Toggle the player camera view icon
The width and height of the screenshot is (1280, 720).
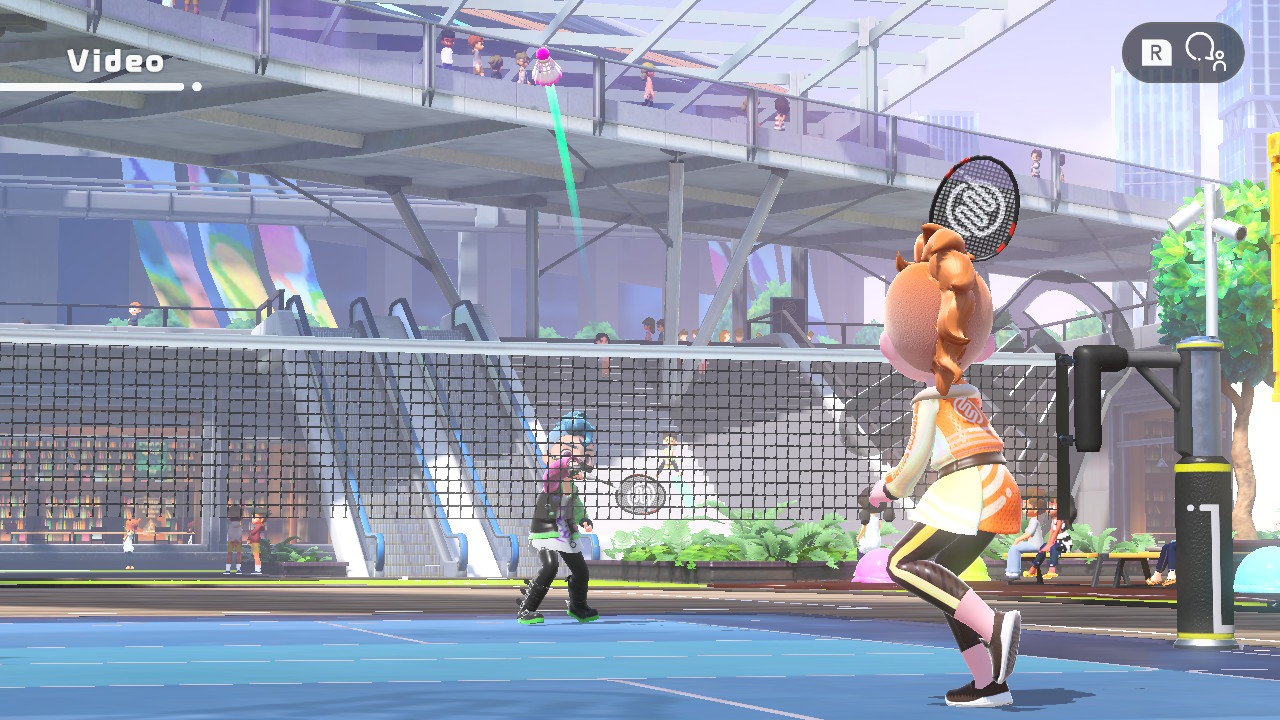[x=1204, y=52]
